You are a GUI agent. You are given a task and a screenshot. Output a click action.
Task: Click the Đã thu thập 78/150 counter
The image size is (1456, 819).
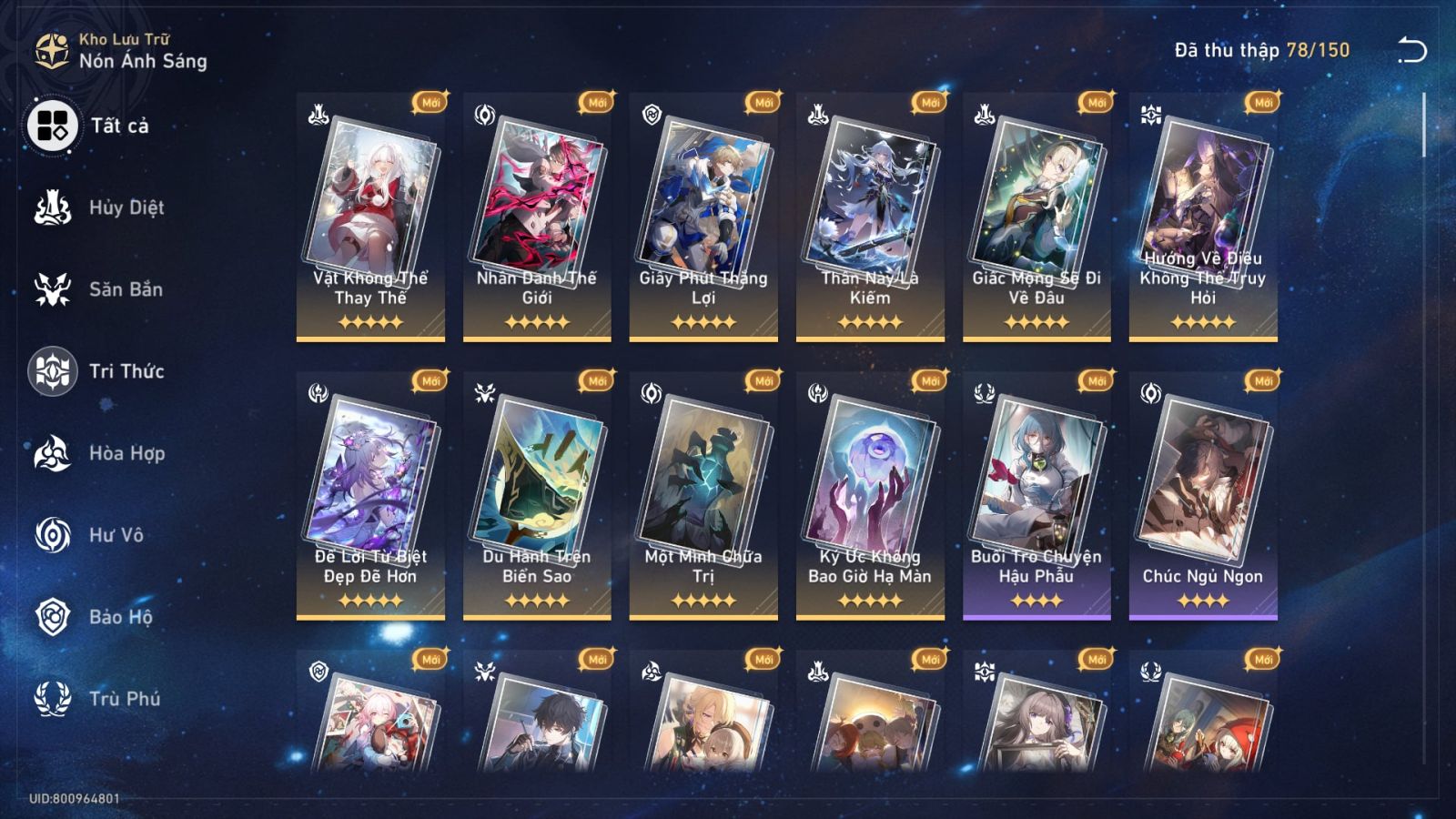click(x=1259, y=52)
